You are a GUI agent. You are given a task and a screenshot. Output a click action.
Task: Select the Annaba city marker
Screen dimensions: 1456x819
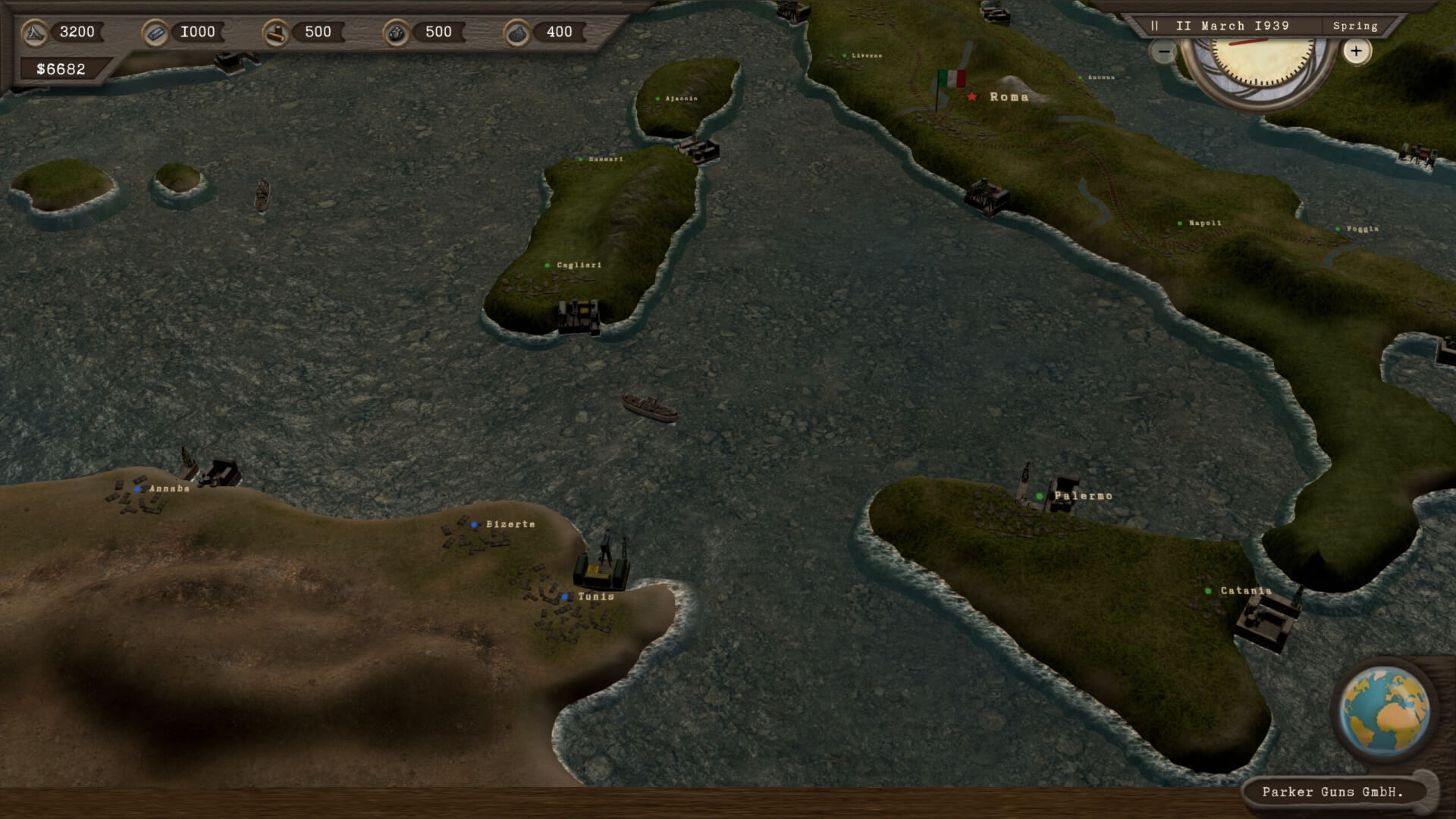(x=137, y=489)
